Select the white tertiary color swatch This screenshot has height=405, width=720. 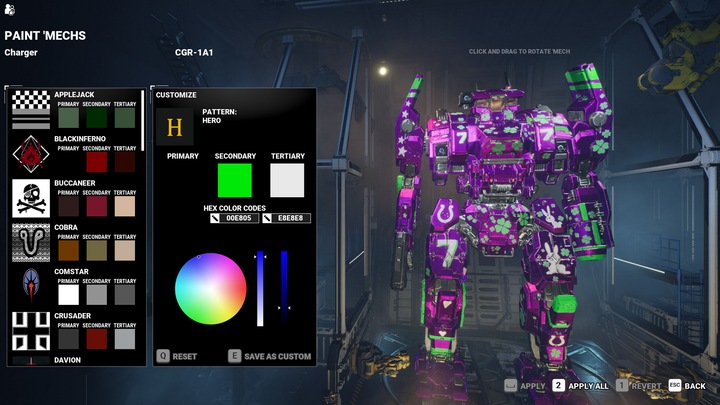pos(287,181)
